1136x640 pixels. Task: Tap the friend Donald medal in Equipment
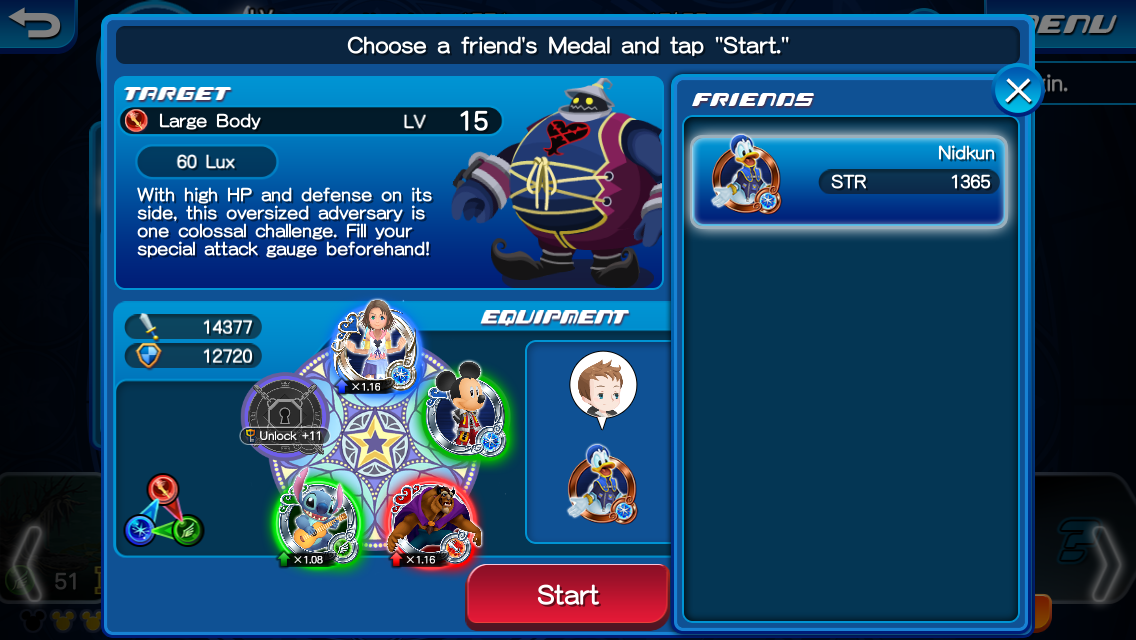click(602, 484)
